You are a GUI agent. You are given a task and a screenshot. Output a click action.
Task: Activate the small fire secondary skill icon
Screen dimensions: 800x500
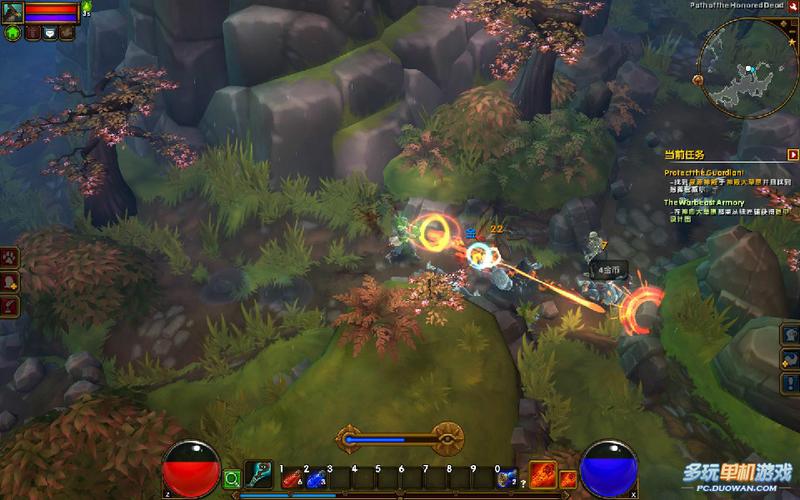click(568, 479)
